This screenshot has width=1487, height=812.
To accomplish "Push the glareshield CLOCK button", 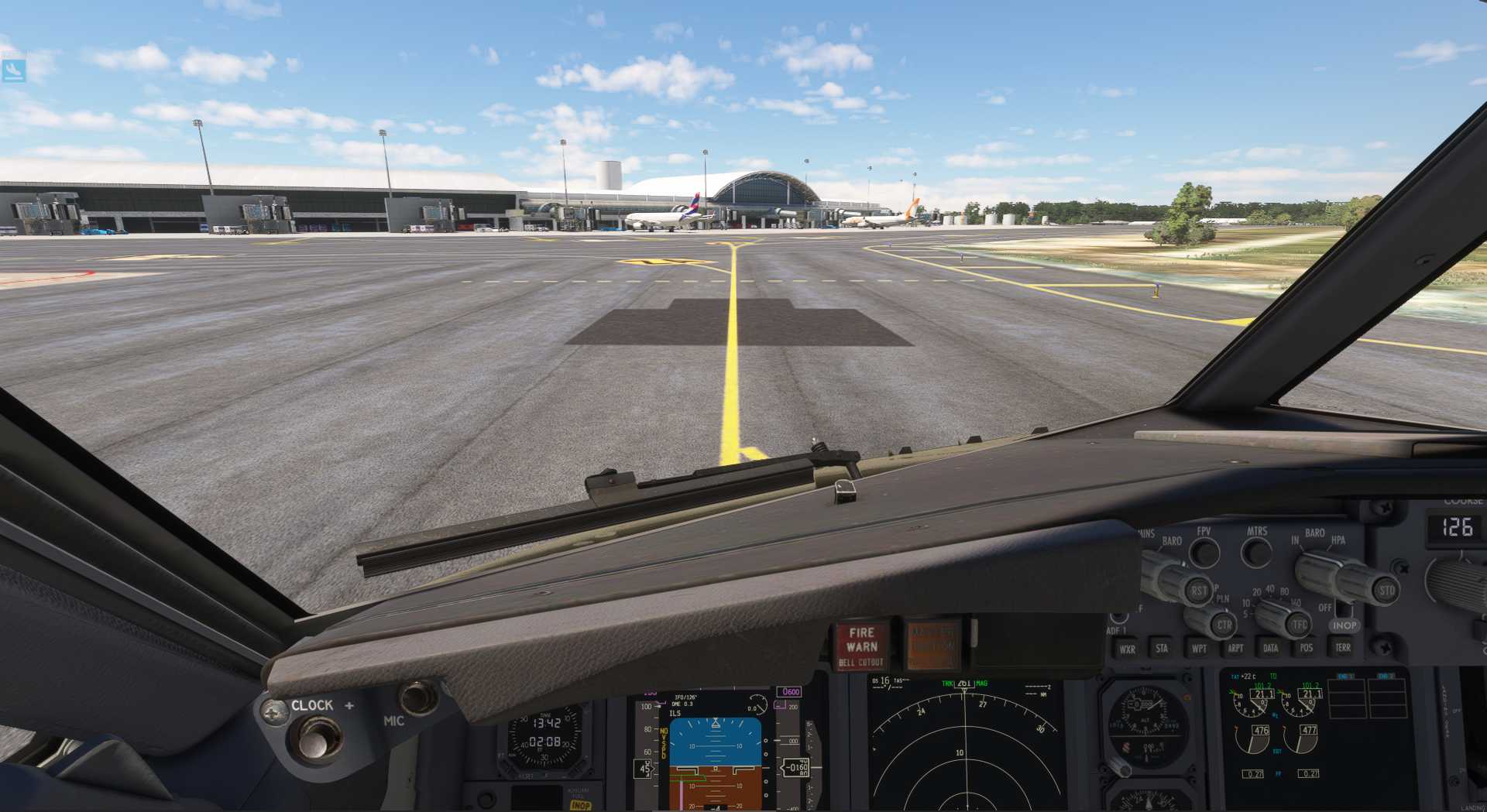I will pyautogui.click(x=314, y=739).
